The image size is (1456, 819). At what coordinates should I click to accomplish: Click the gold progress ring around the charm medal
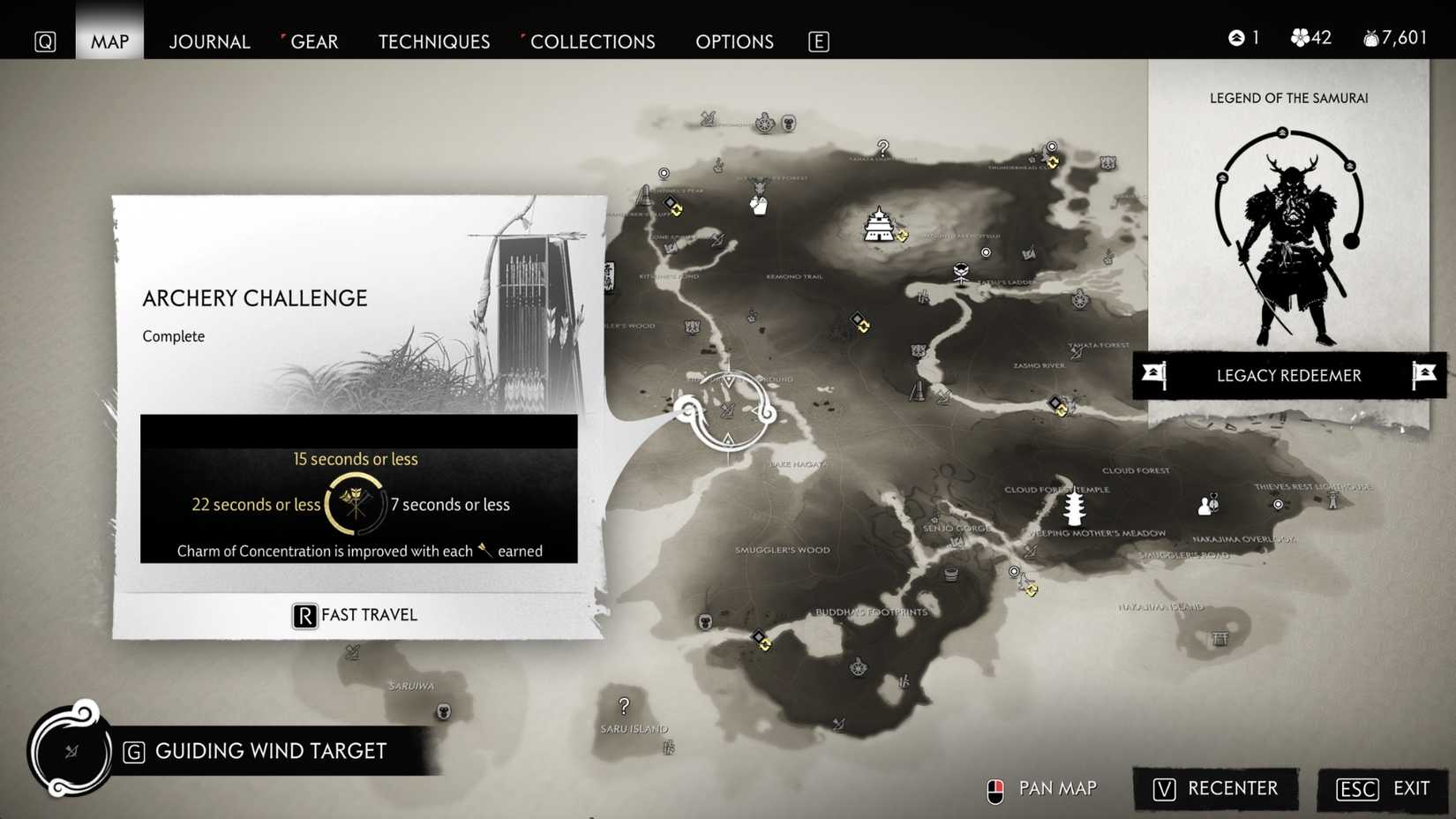[353, 505]
